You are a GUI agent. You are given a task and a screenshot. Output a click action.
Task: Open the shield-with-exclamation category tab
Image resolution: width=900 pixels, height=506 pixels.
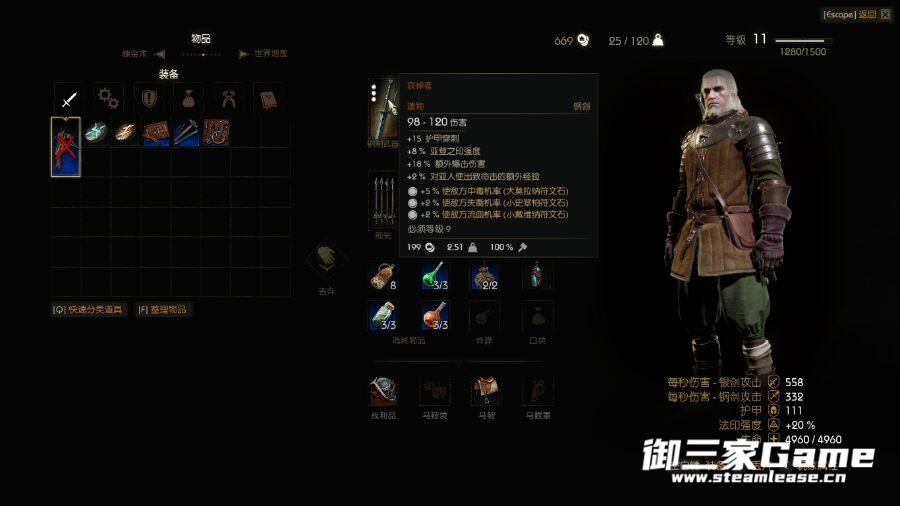148,98
